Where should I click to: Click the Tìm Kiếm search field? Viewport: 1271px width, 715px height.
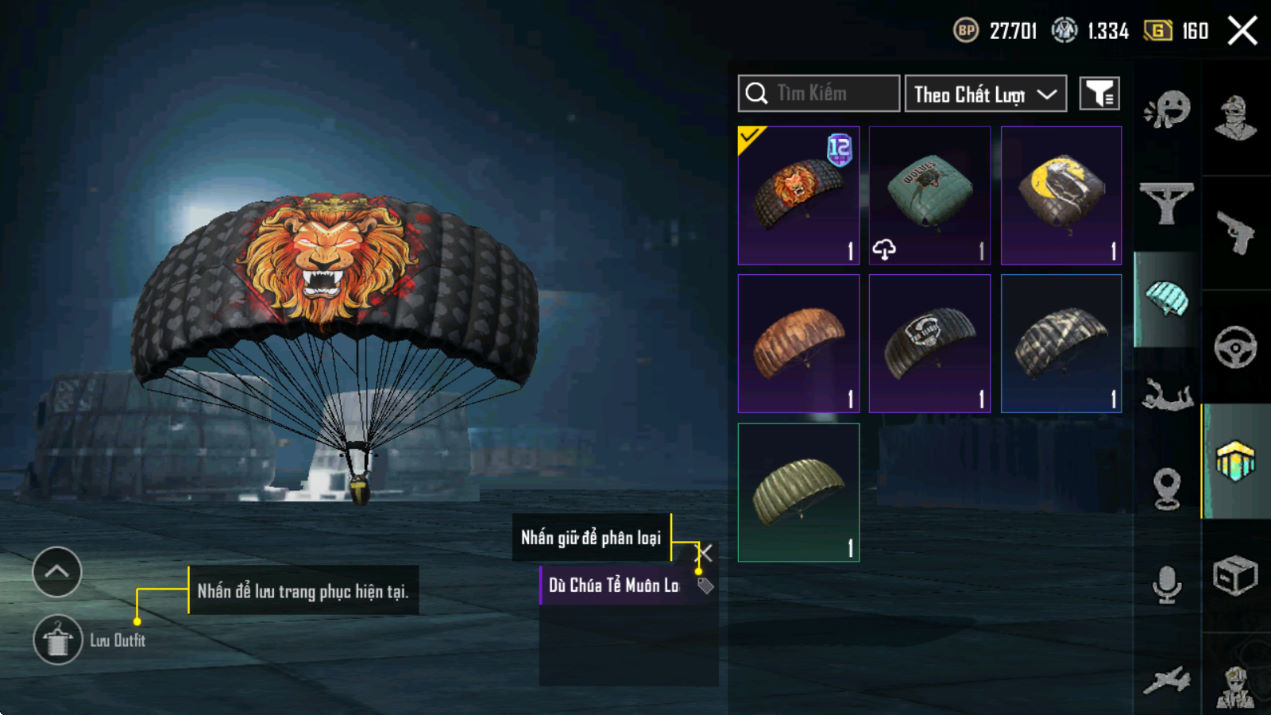[x=819, y=94]
